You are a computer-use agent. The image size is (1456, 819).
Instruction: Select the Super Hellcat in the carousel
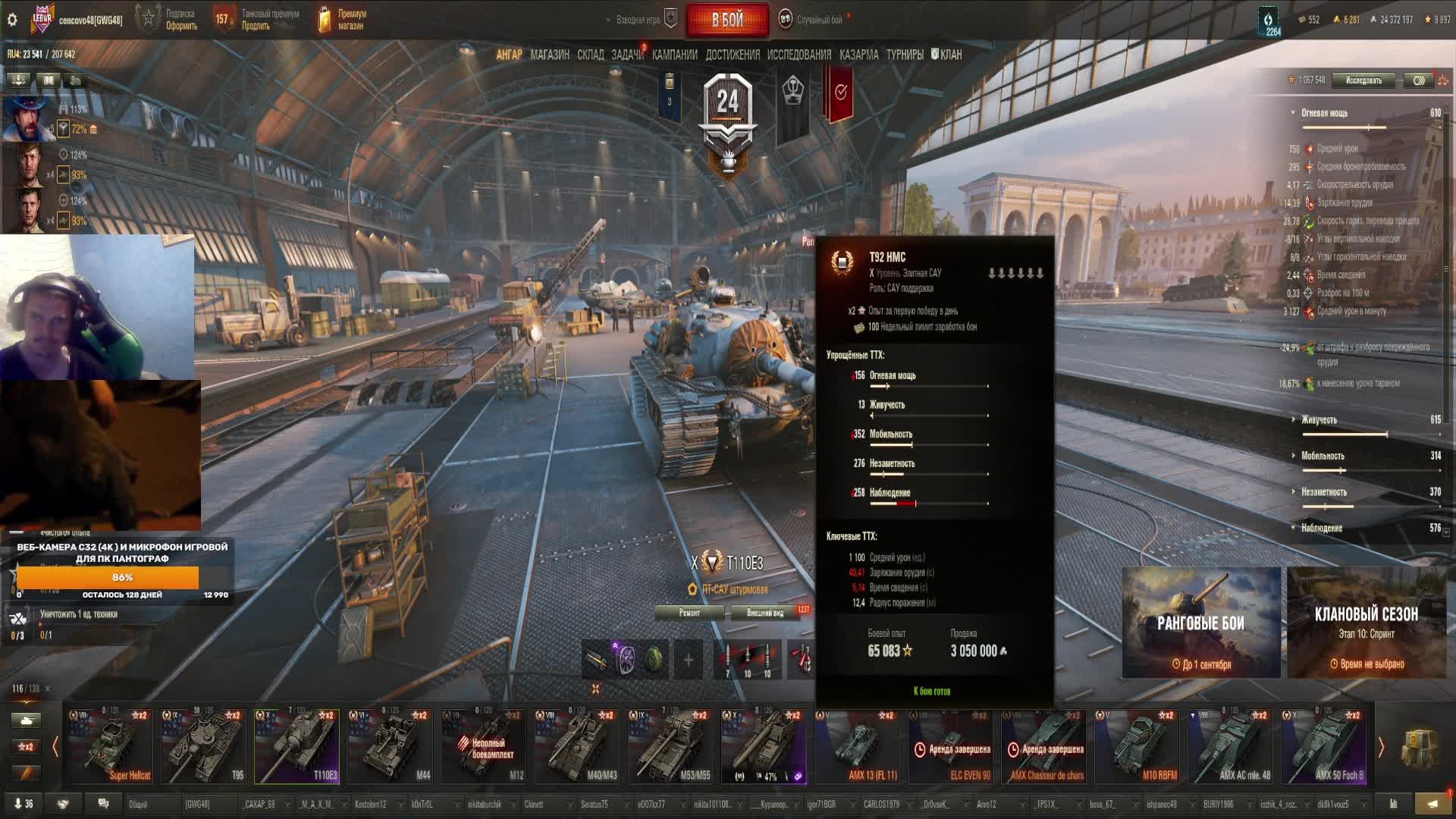coord(111,746)
